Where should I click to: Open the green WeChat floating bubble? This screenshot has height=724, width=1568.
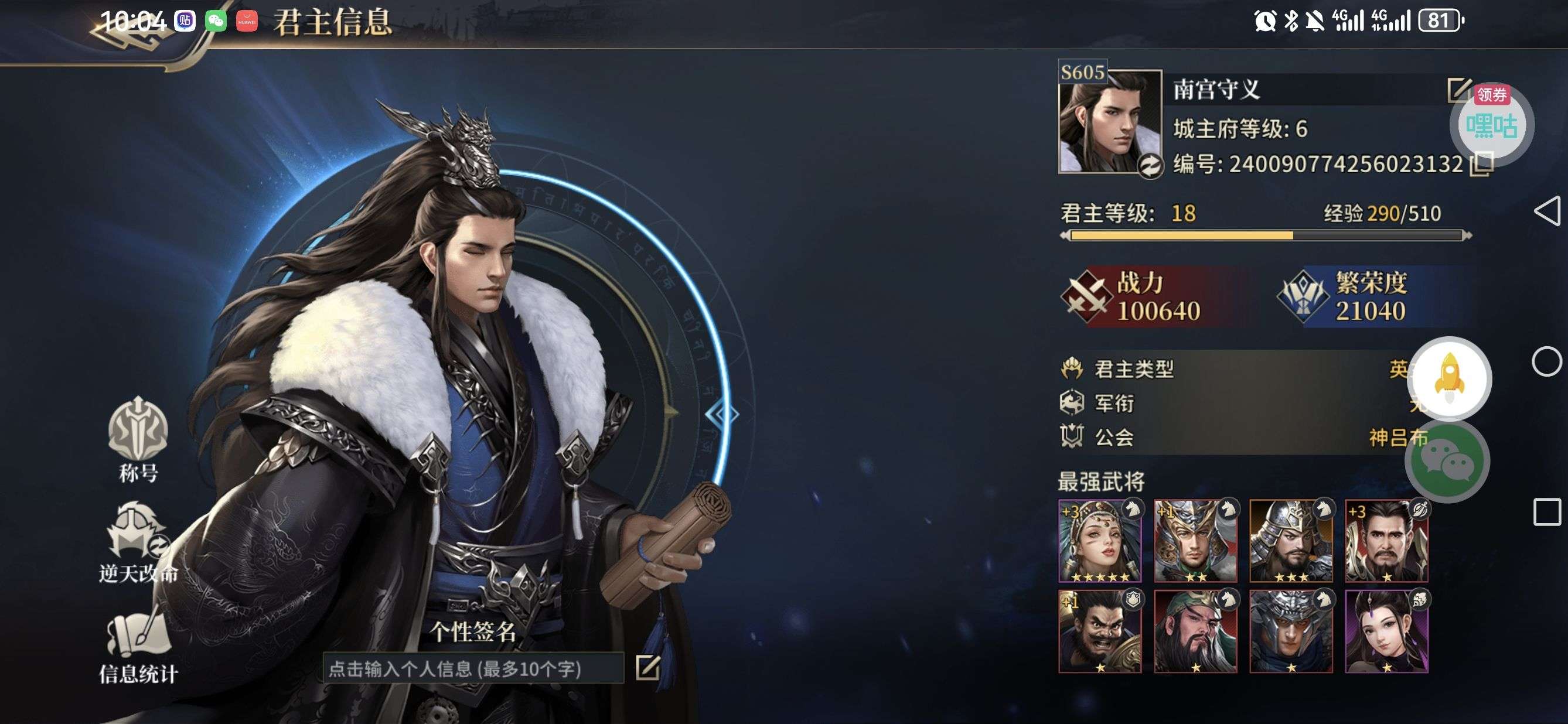pyautogui.click(x=1447, y=461)
